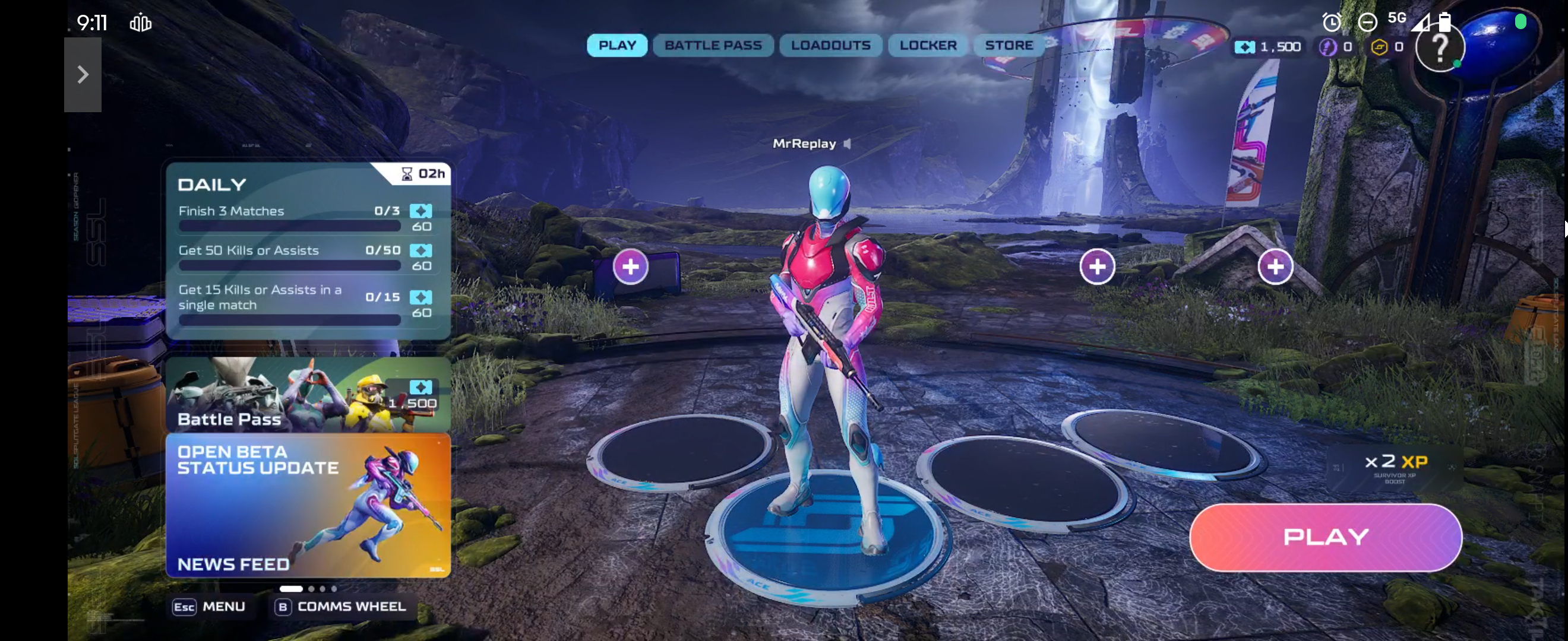Open the Loadouts tab
Screen dimensions: 1568x641
[x=830, y=46]
